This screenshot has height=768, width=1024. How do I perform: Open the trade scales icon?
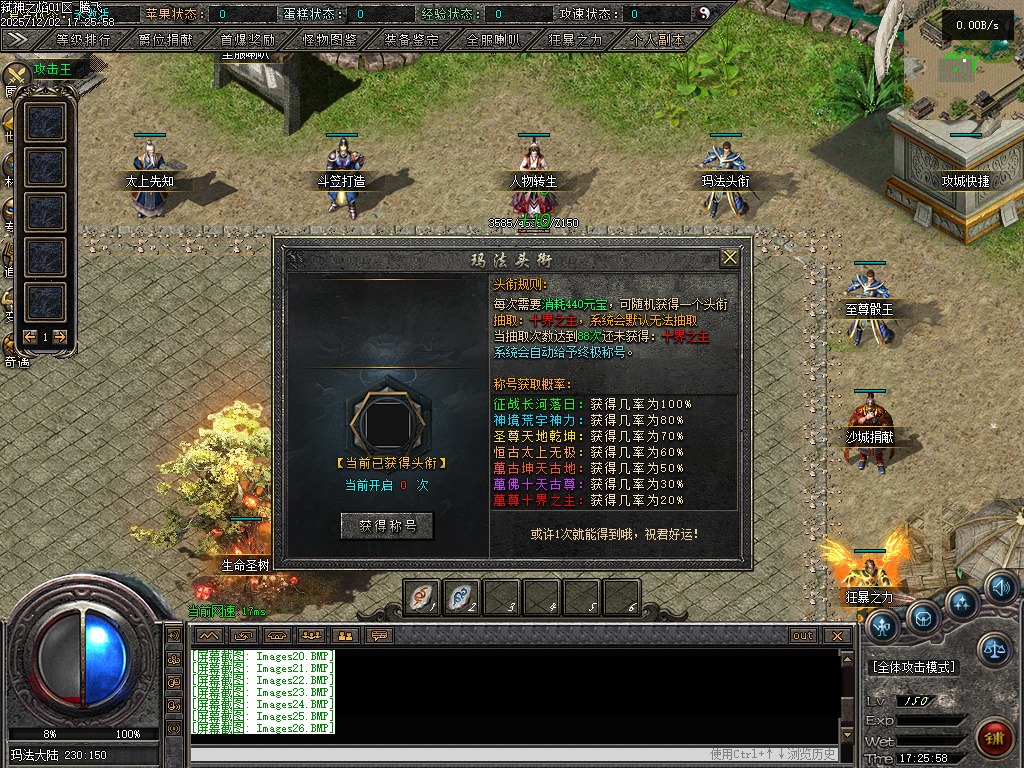(x=993, y=649)
